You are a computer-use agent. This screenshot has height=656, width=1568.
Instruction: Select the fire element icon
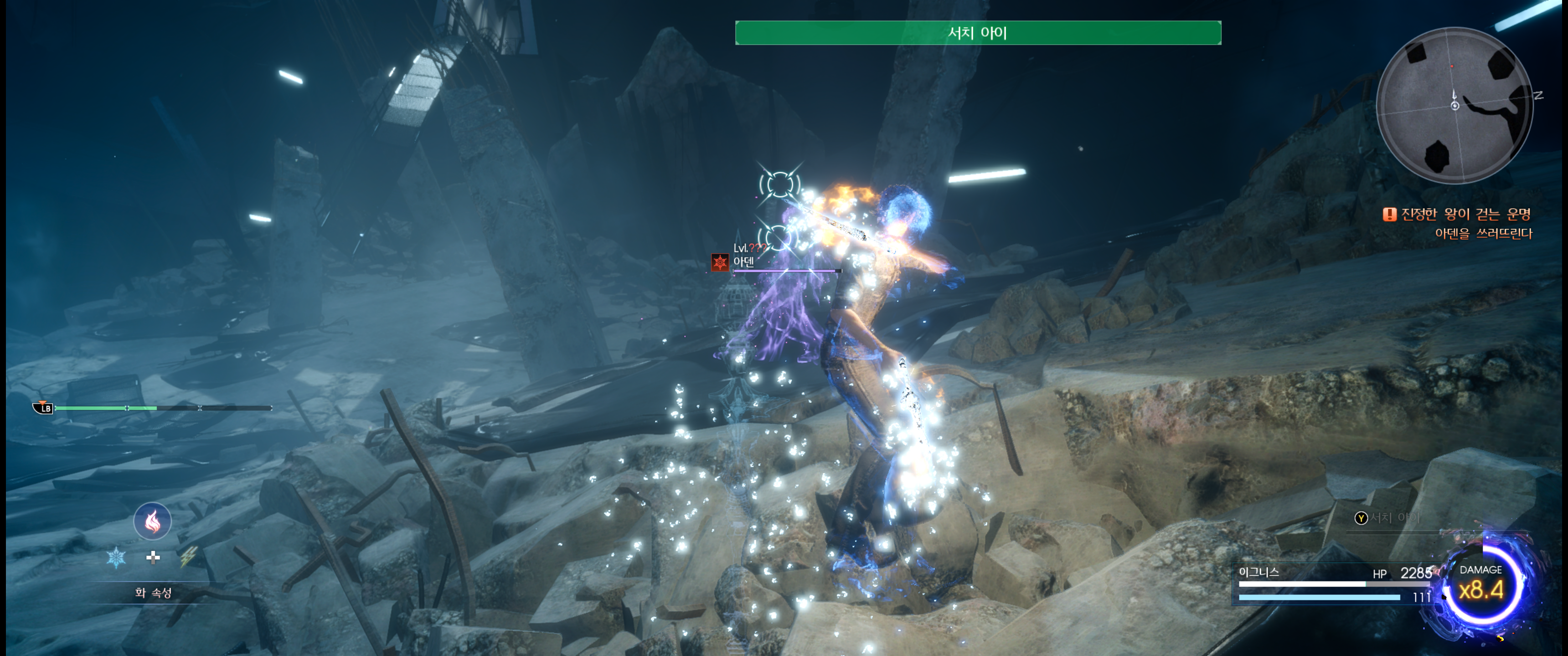[x=152, y=521]
